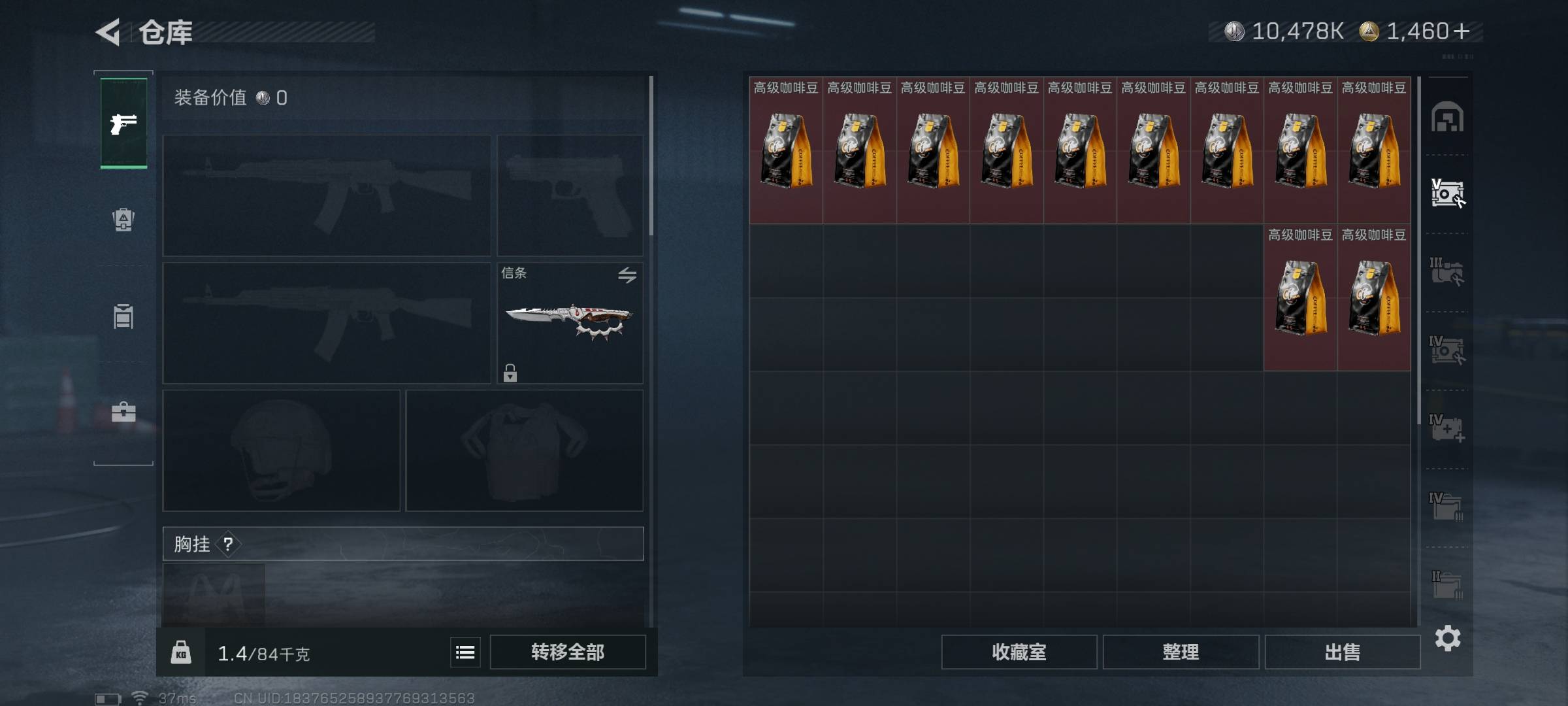Viewport: 1568px width, 706px height.
Task: Click 转移全部 to transfer everything
Action: [567, 652]
